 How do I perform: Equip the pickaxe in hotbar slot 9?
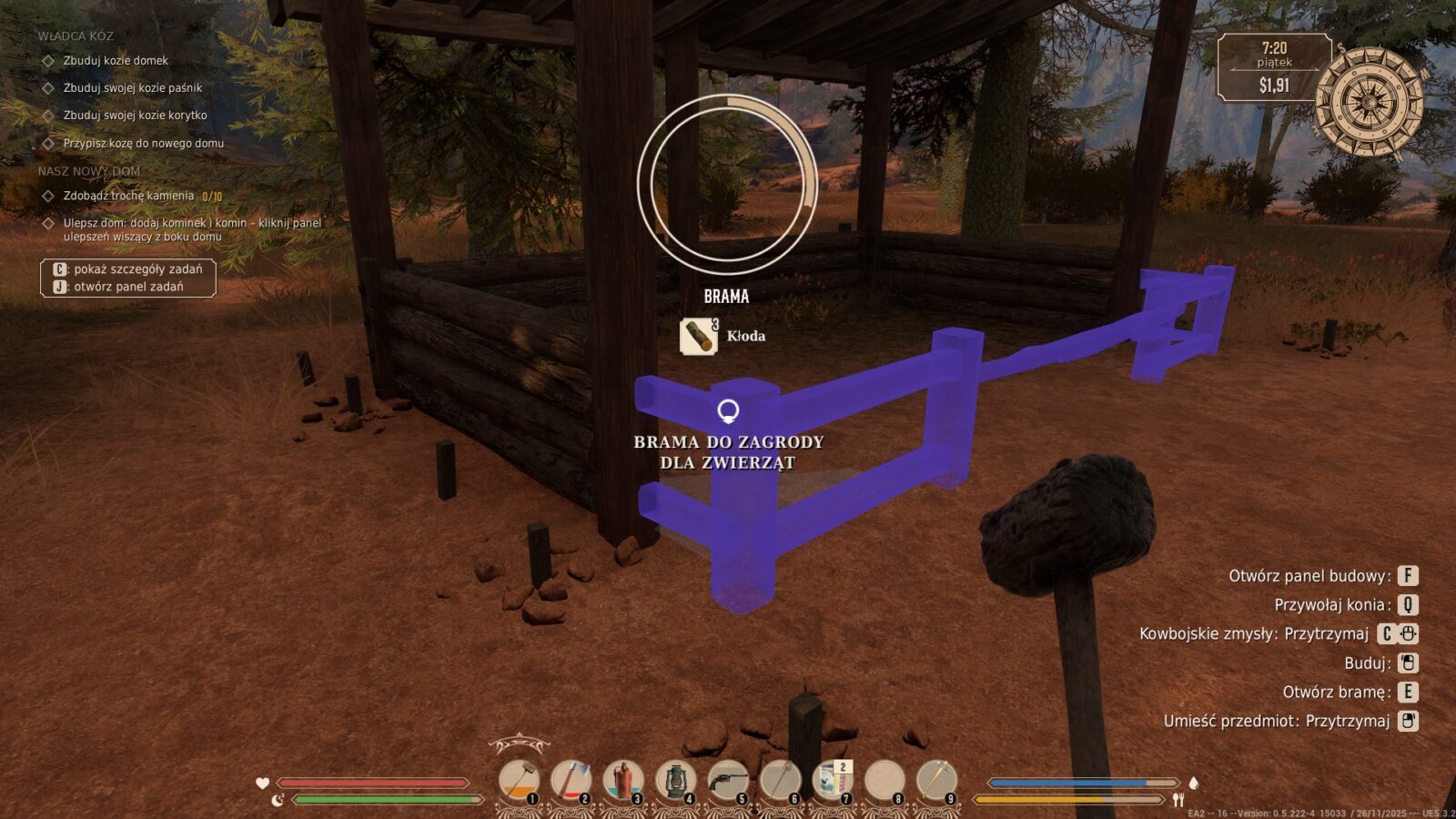(x=936, y=781)
